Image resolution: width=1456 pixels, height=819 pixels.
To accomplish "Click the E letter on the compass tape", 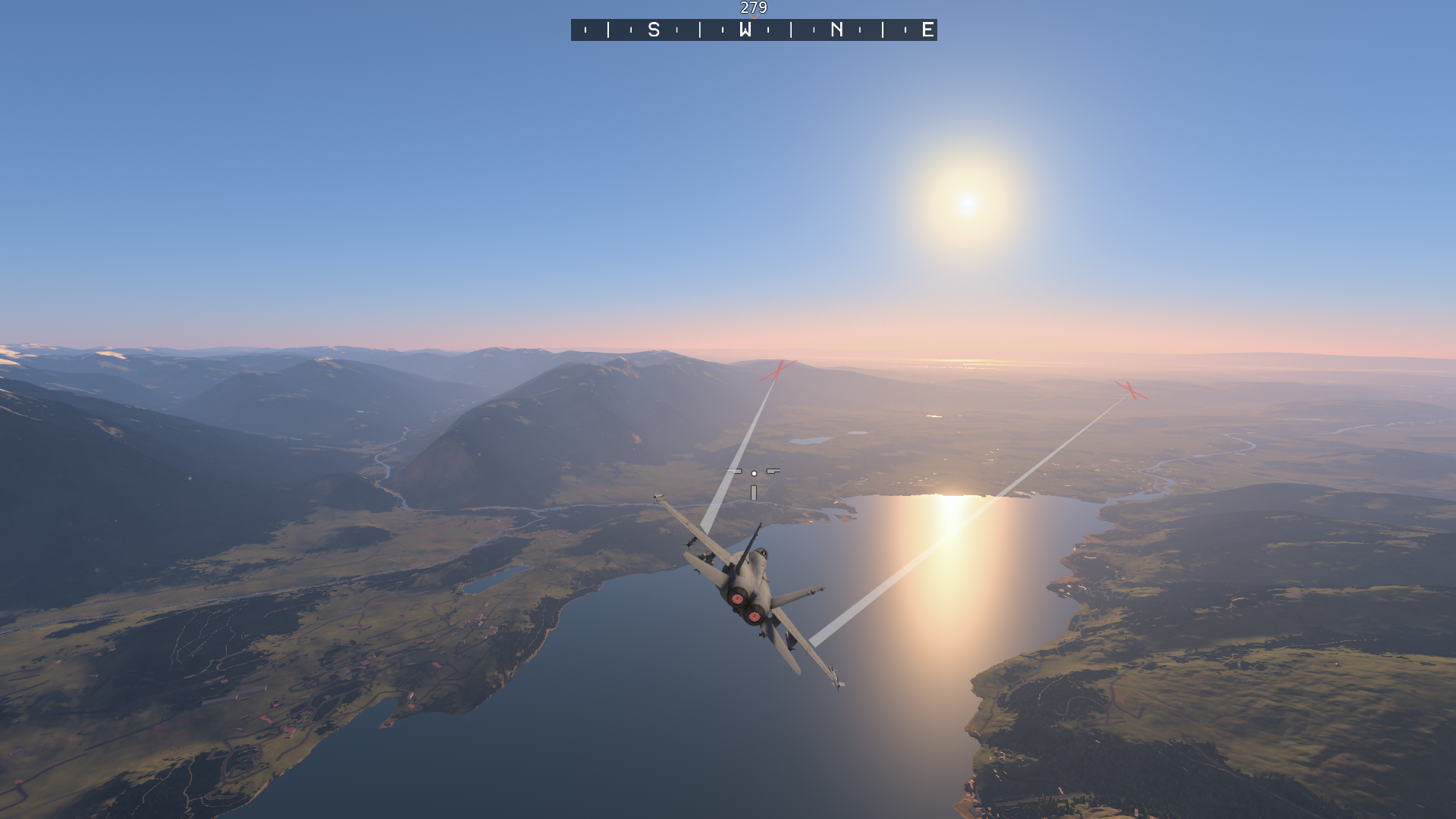I will click(x=927, y=30).
